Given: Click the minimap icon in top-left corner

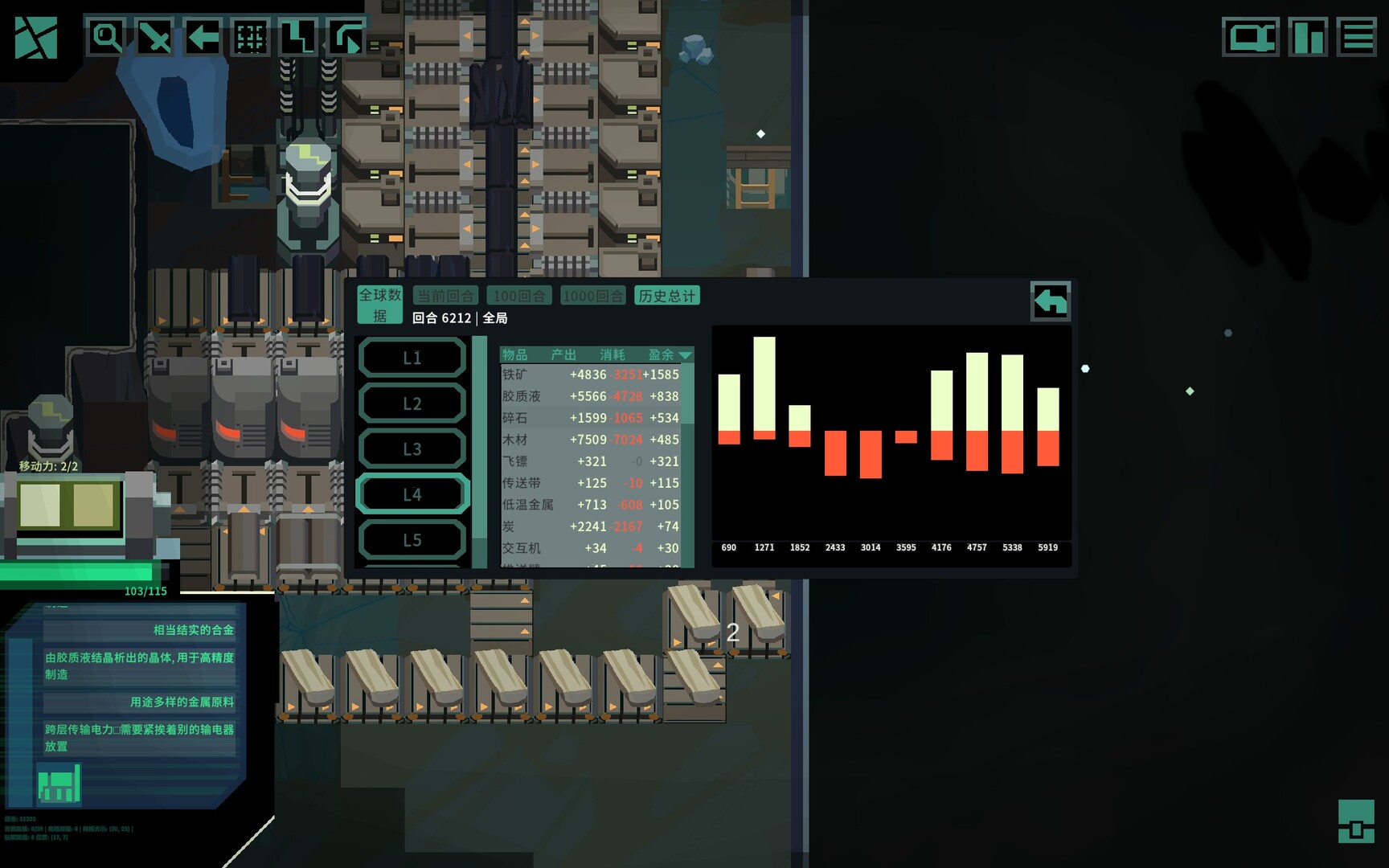Looking at the screenshot, I should [36, 36].
